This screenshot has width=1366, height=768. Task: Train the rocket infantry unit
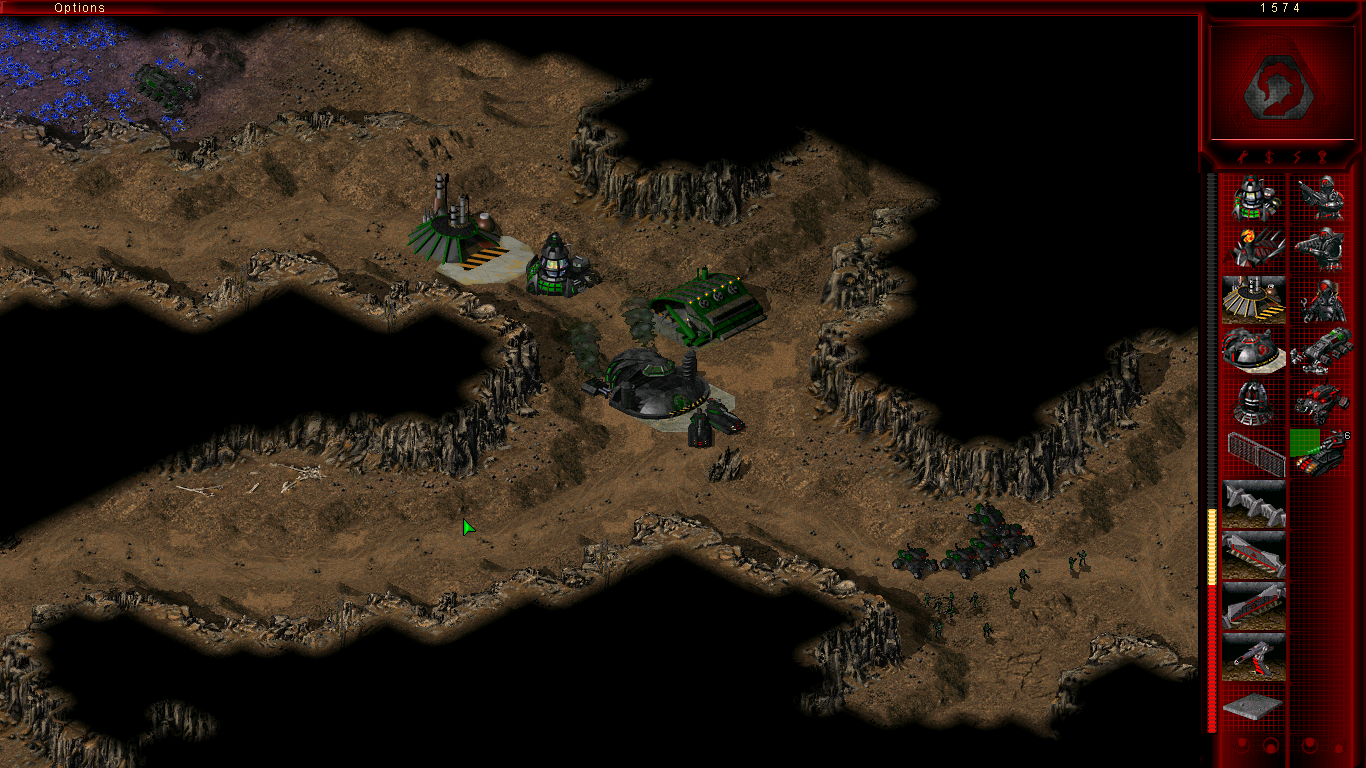[x=1322, y=248]
